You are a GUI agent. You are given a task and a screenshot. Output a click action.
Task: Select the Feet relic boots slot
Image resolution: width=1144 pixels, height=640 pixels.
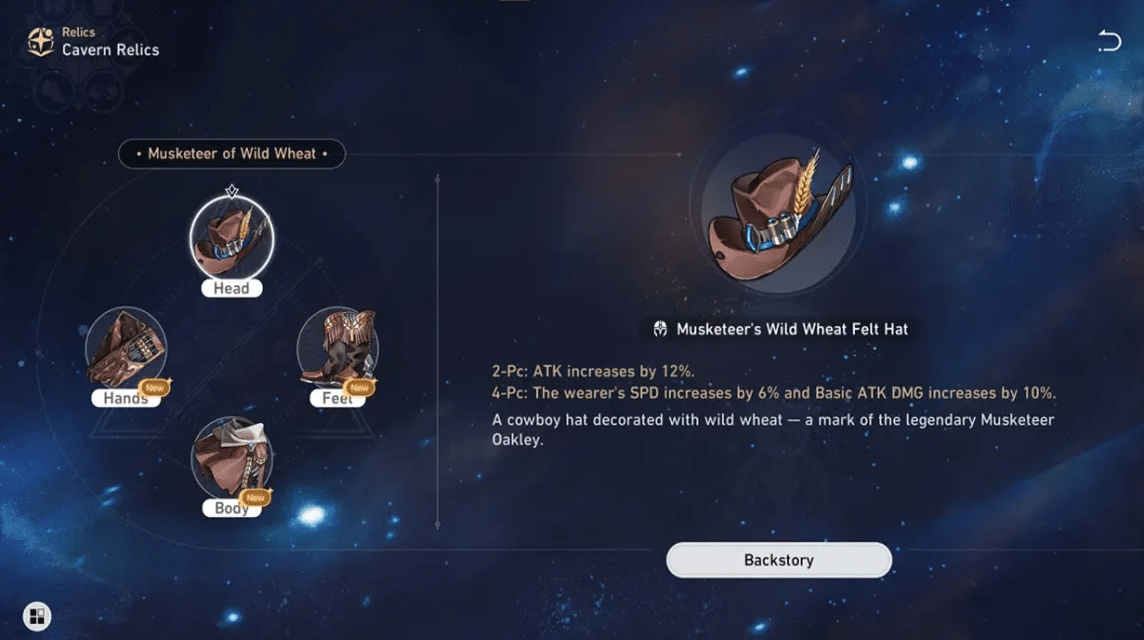point(338,348)
